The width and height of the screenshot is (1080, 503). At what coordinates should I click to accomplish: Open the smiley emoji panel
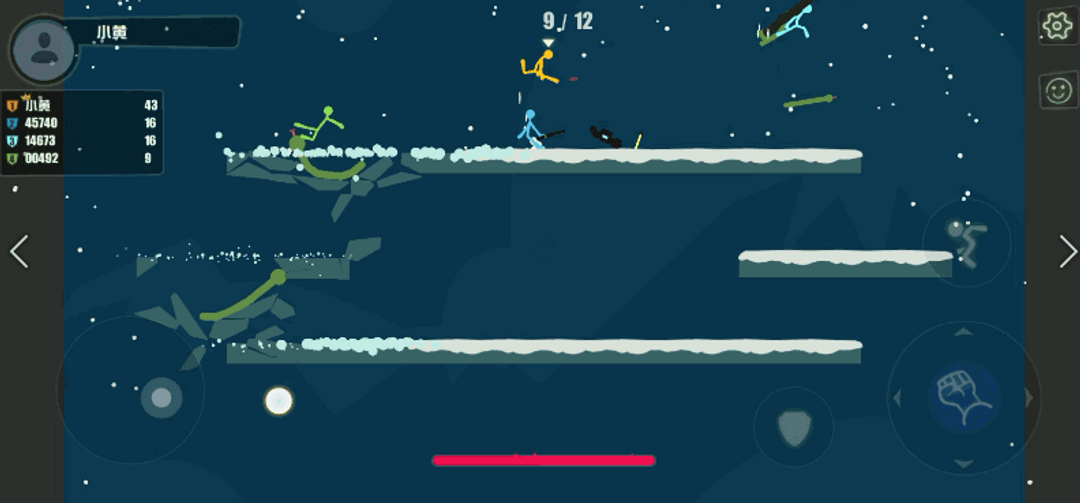[1056, 91]
